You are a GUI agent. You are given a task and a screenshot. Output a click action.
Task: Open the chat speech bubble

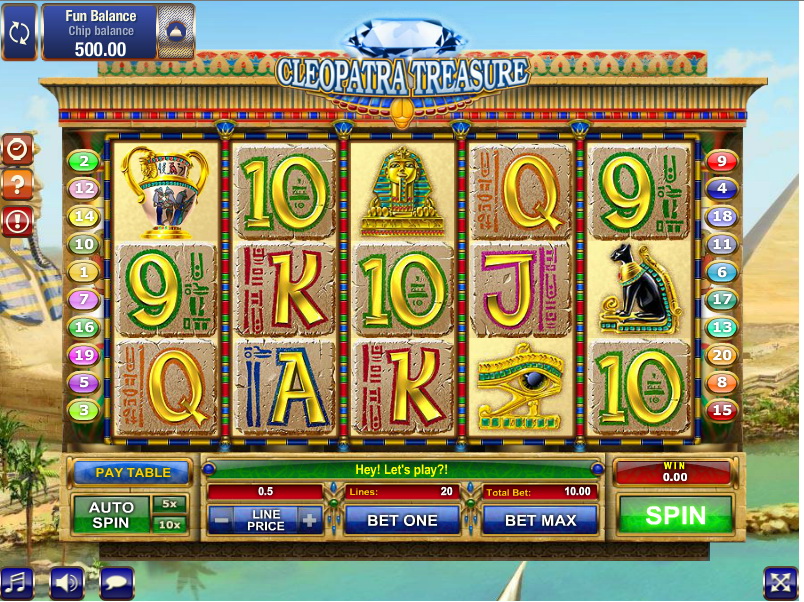(x=116, y=583)
